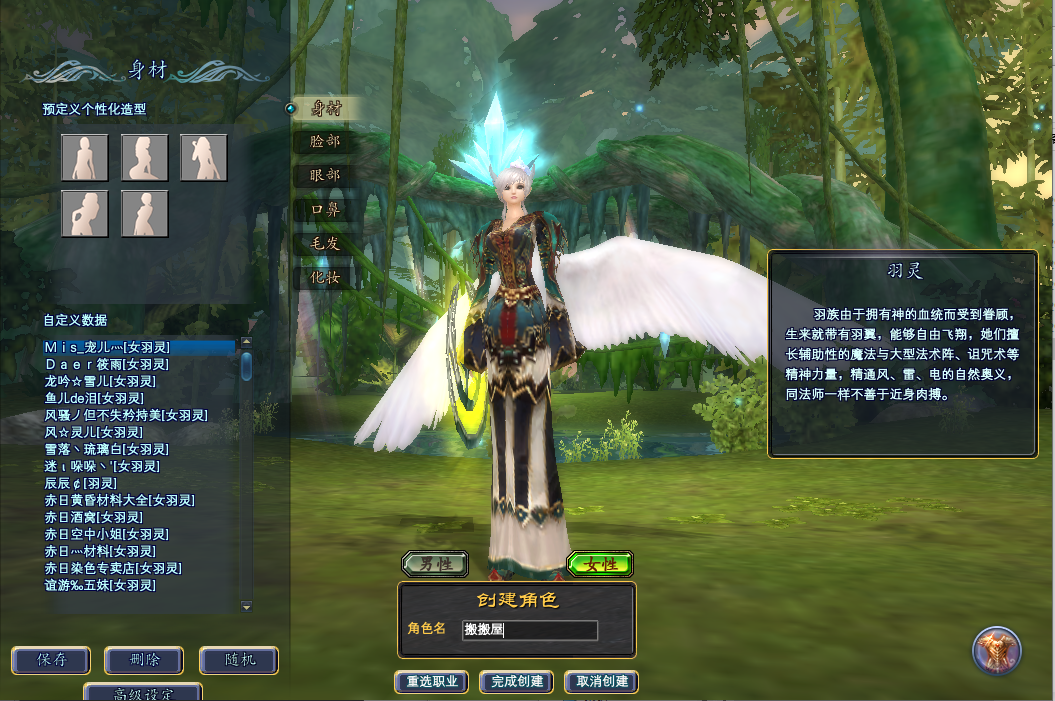
Task: Choose the 女性 gender button
Action: tap(600, 564)
